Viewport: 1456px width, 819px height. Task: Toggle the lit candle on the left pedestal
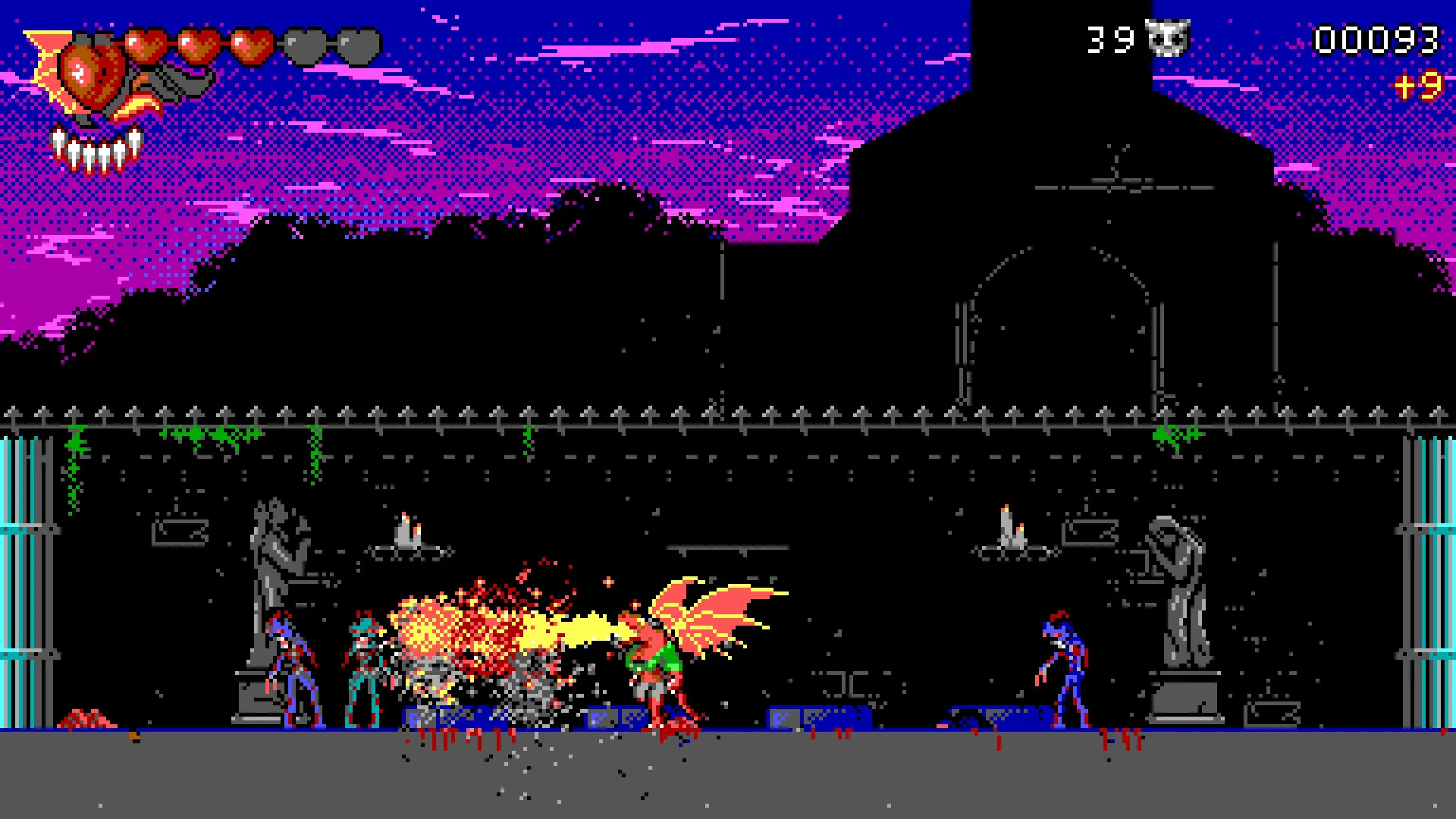click(408, 527)
